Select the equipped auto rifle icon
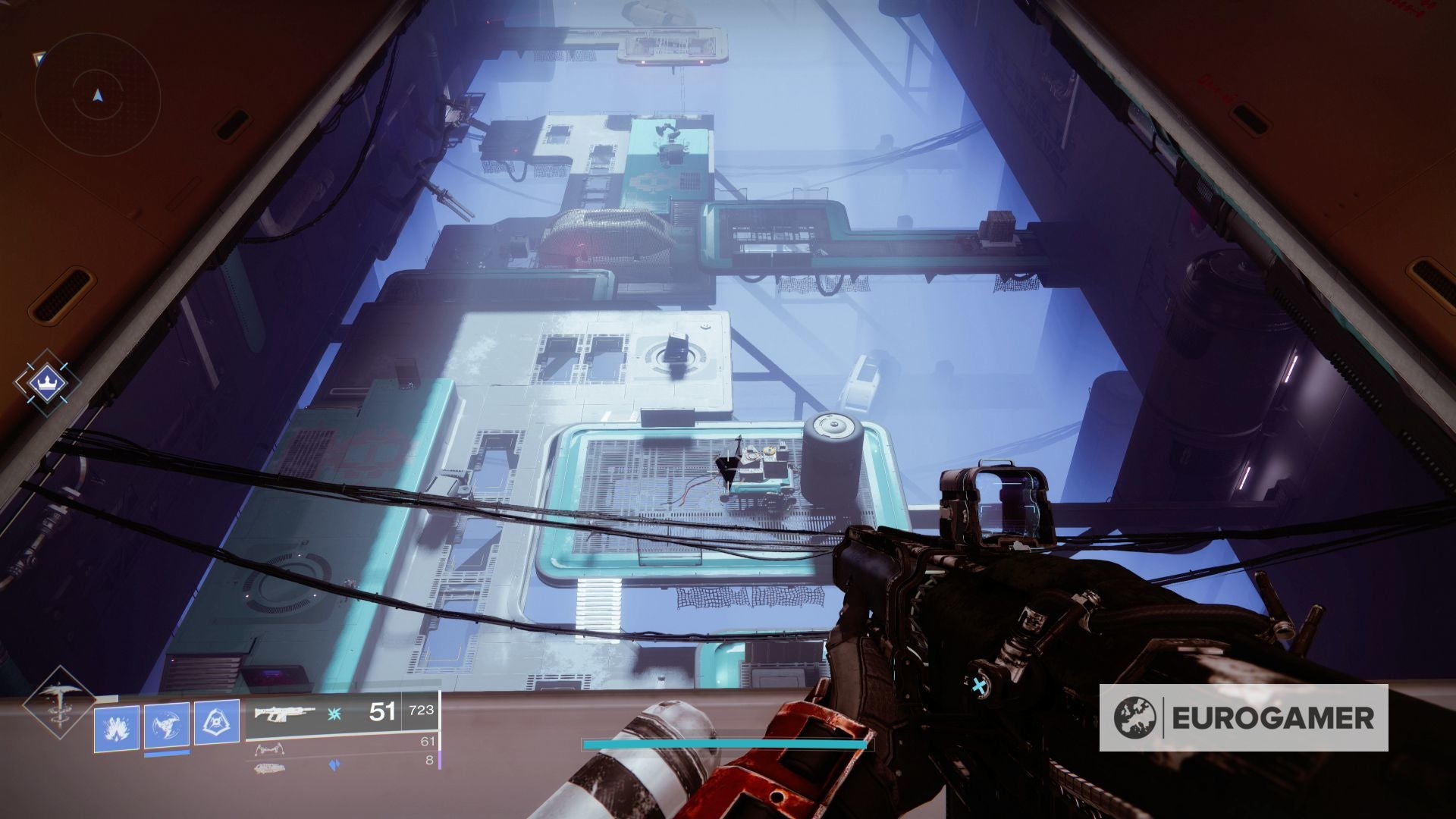Screen dimensions: 1456x819 pos(284,714)
